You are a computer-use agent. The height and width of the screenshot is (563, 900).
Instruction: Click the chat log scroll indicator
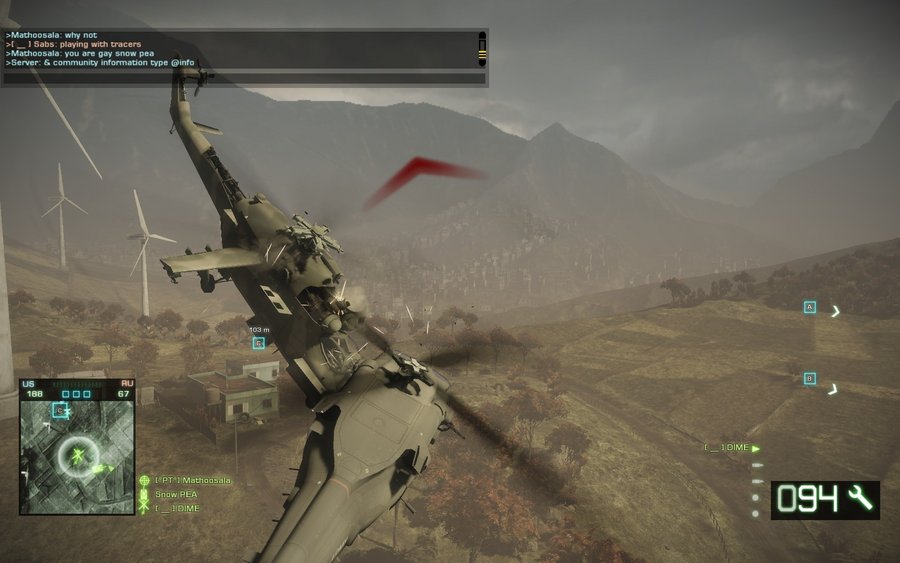pos(482,49)
